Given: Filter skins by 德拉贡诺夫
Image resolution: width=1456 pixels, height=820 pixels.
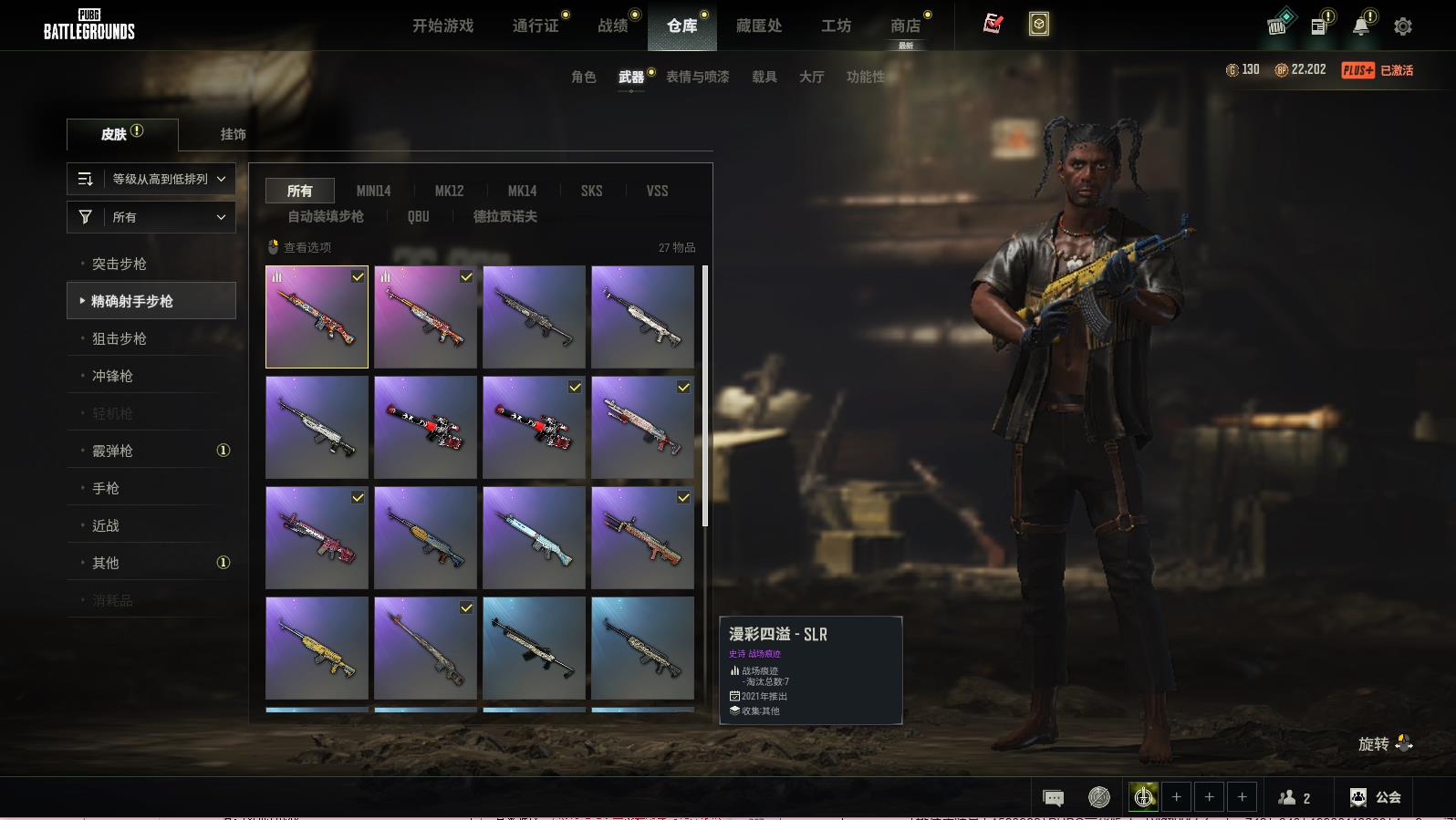Looking at the screenshot, I should tap(504, 216).
